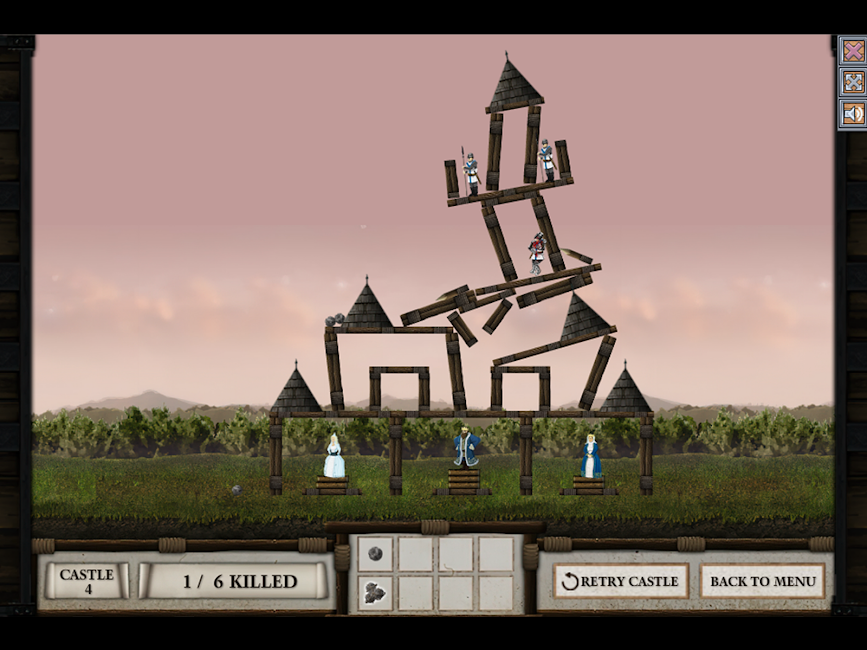Screen dimensions: 867x650
Task: Click the Retry Castle button
Action: (x=620, y=581)
